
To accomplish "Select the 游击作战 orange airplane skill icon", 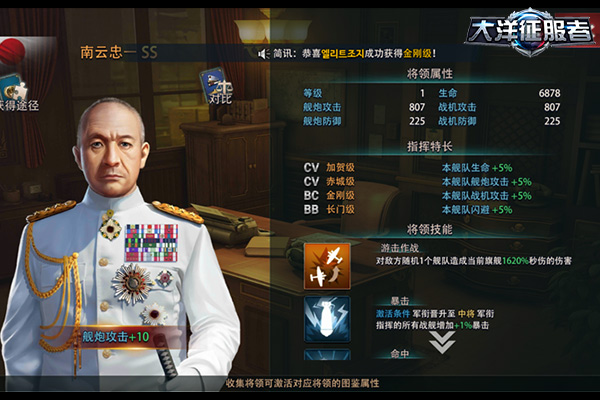I will pyautogui.click(x=327, y=265).
